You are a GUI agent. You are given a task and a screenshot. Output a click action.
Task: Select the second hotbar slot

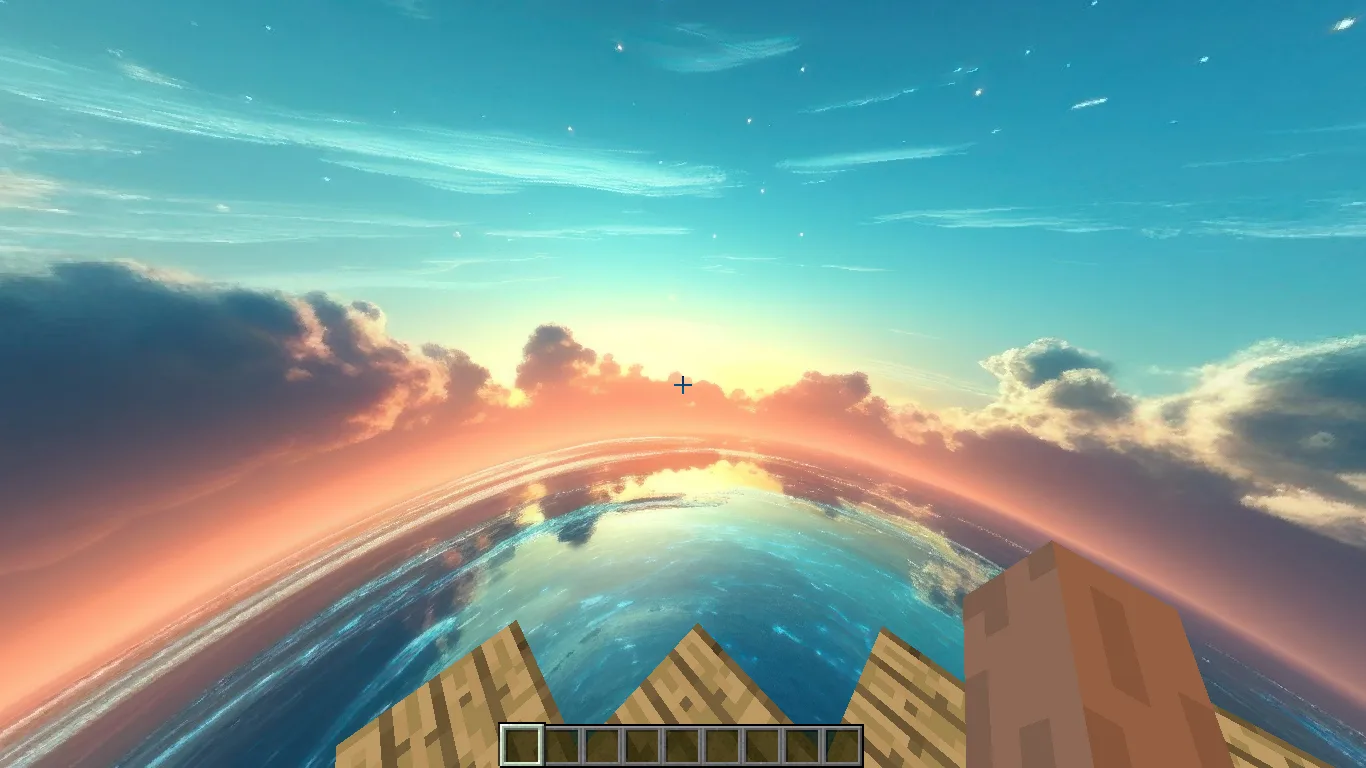[x=562, y=745]
